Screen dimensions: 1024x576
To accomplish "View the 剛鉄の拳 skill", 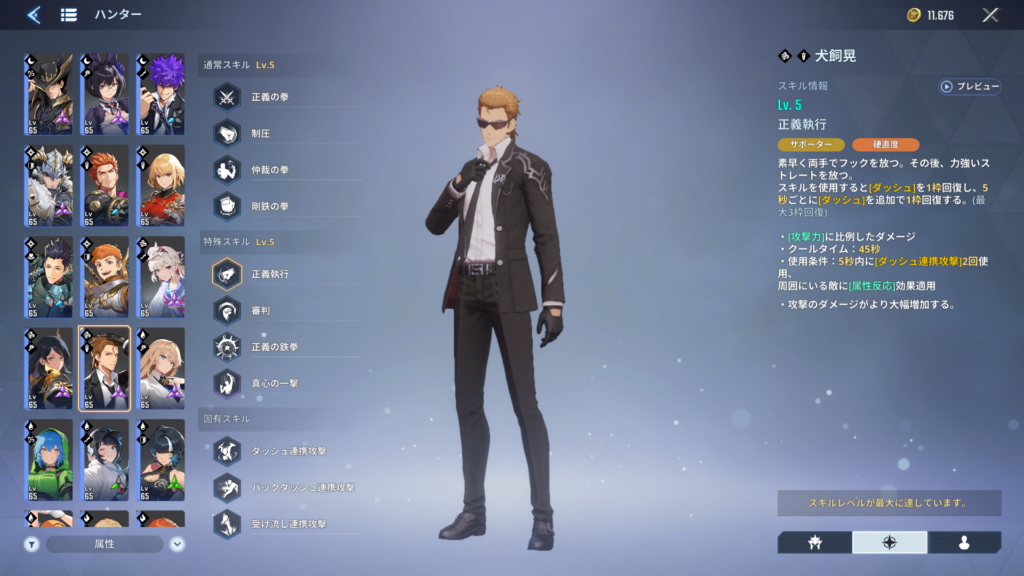I will pos(228,205).
